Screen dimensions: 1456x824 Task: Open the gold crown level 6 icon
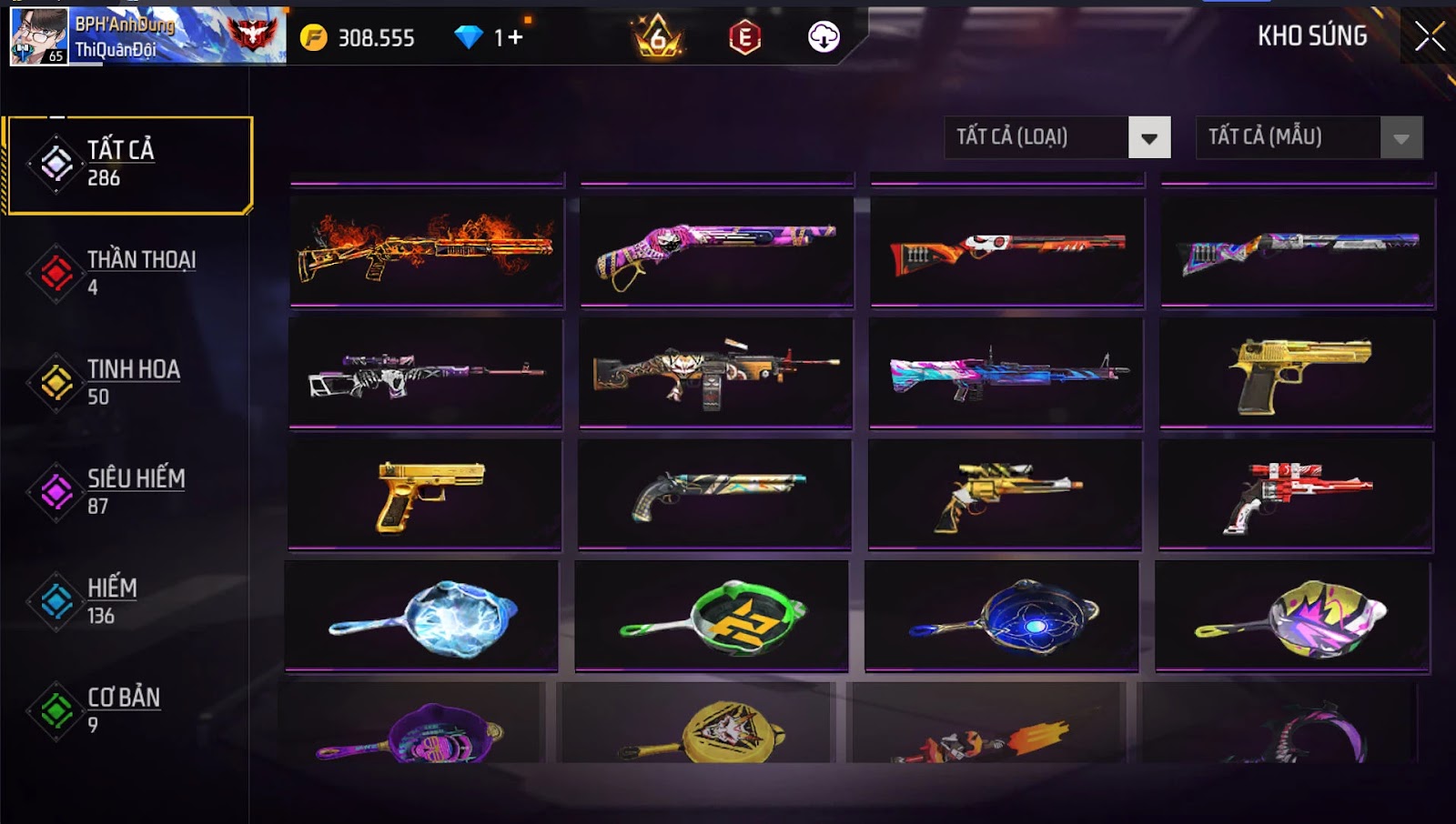tap(658, 37)
